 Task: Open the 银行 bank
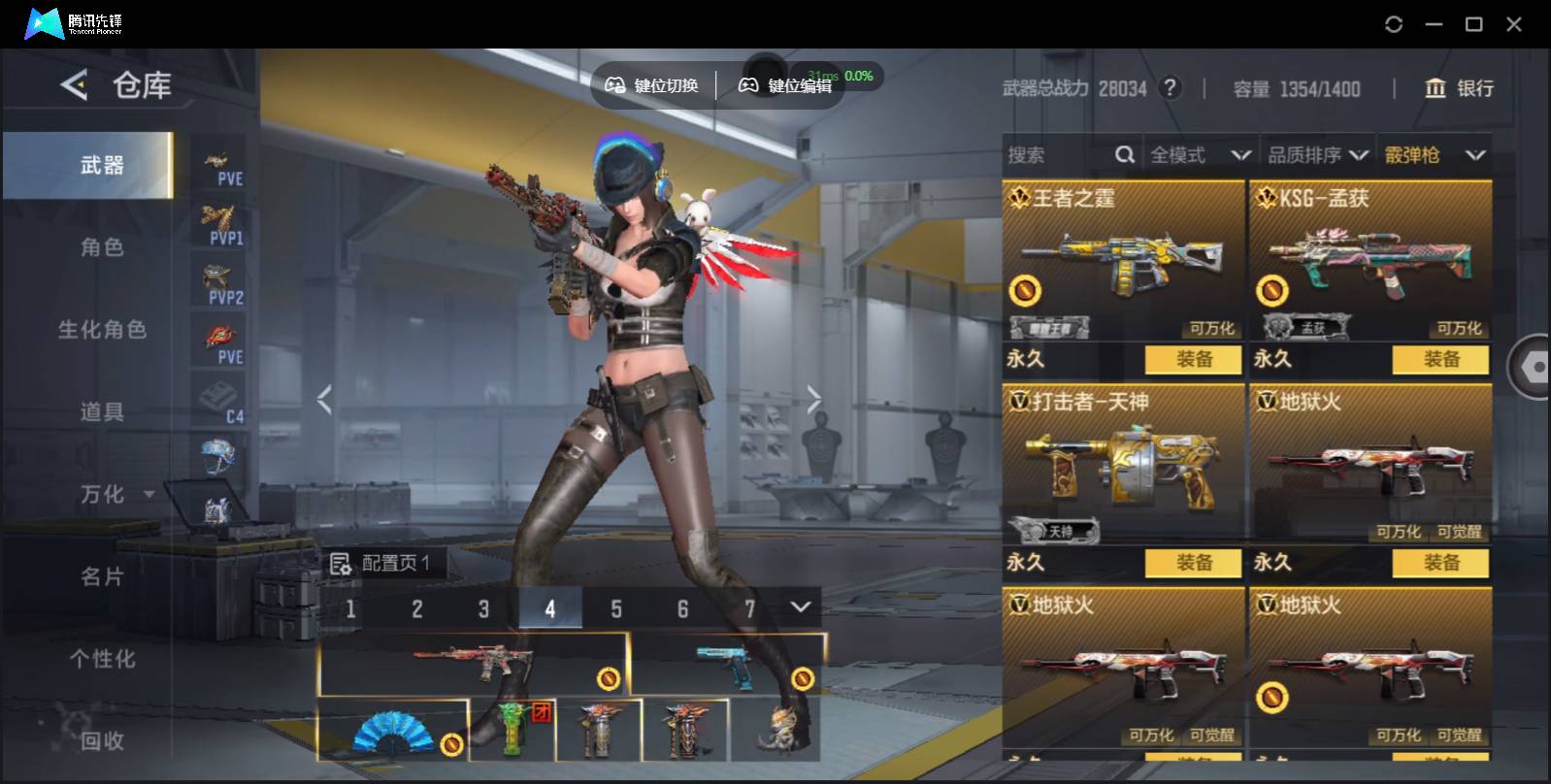(x=1459, y=88)
